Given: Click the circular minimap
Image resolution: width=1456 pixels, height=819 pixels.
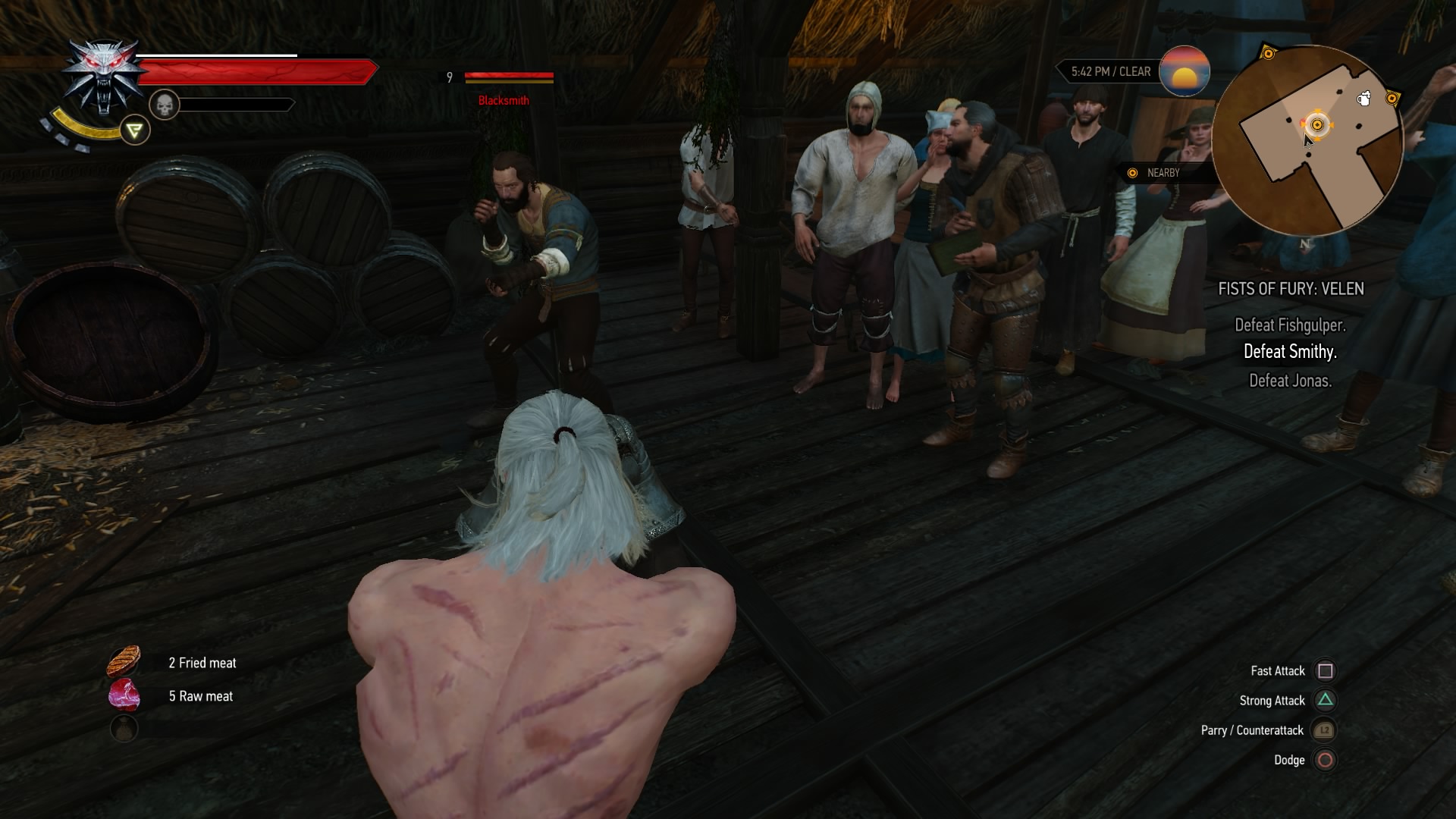Looking at the screenshot, I should [1307, 141].
